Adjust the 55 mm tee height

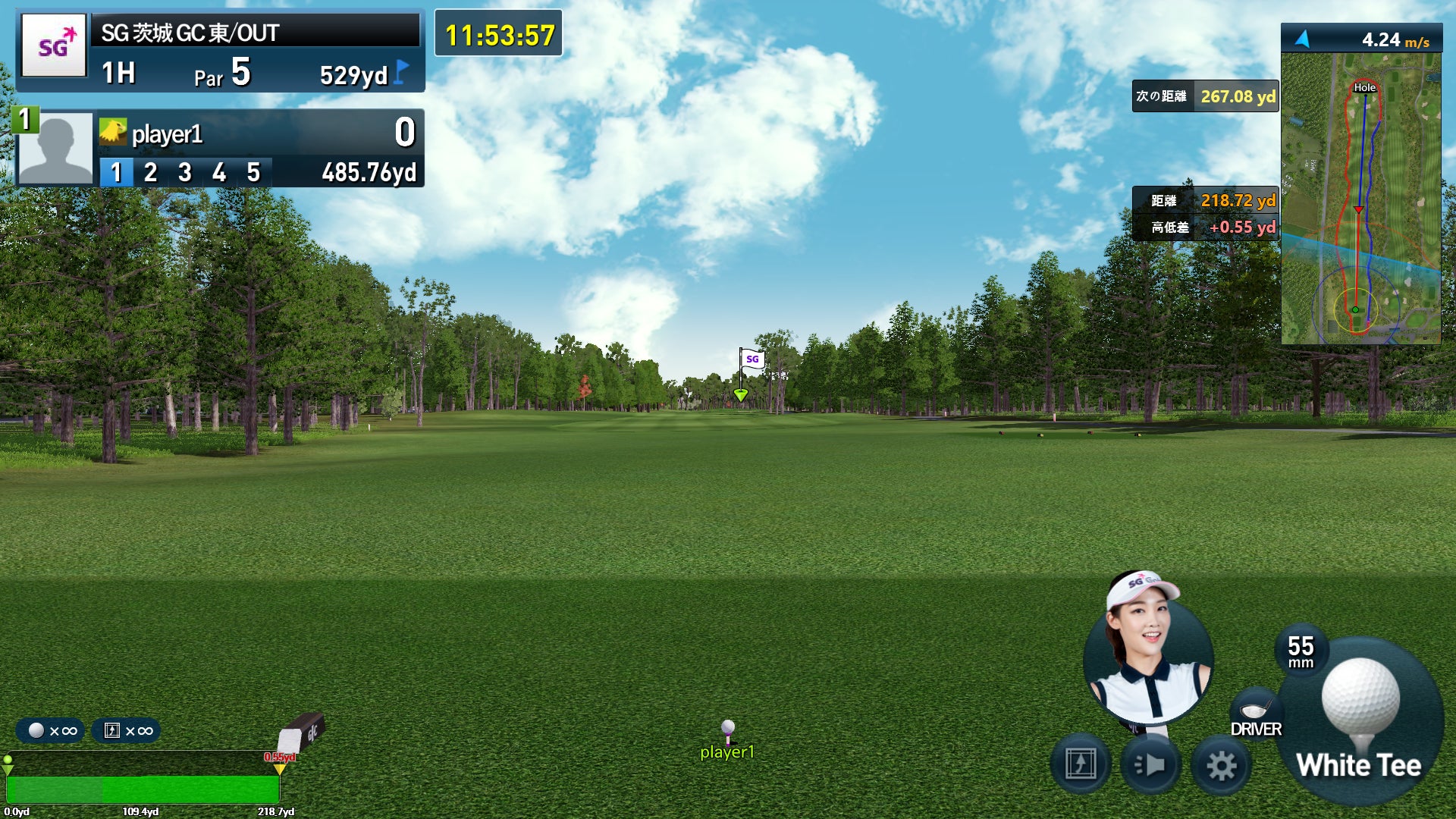pyautogui.click(x=1301, y=651)
